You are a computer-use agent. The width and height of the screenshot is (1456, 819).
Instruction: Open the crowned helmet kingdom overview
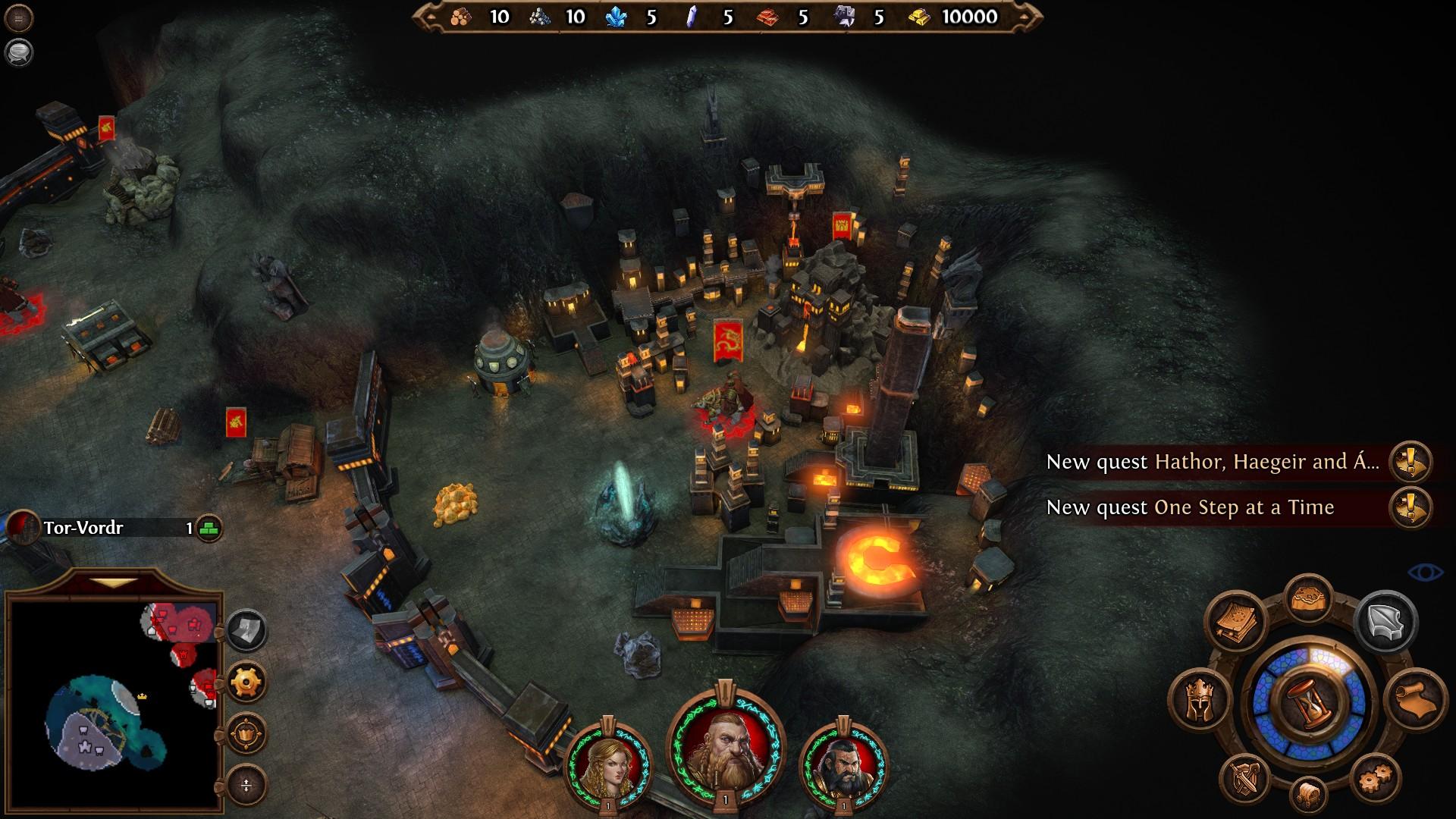point(1200,699)
